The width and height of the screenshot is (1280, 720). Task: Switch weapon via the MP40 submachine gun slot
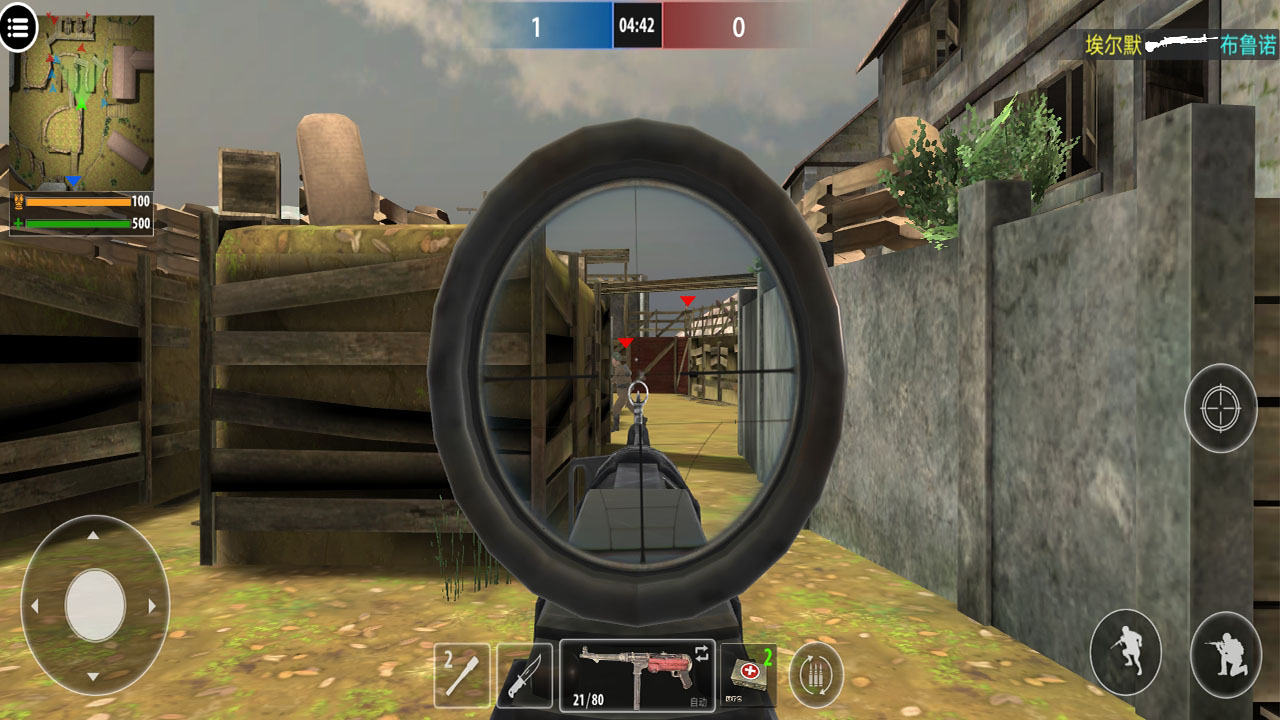637,675
